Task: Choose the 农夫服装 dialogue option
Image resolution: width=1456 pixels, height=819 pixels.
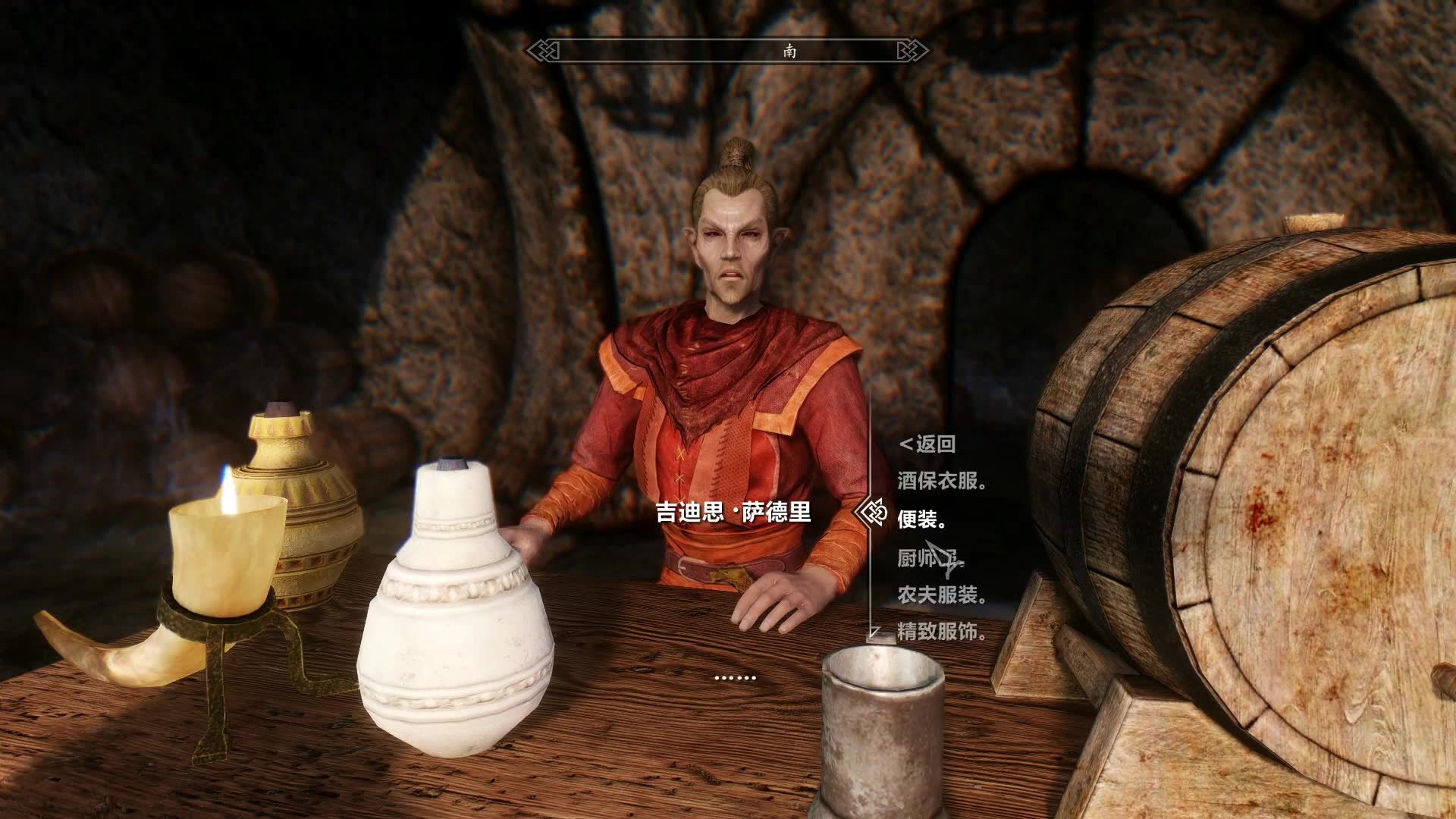Action: click(x=941, y=595)
